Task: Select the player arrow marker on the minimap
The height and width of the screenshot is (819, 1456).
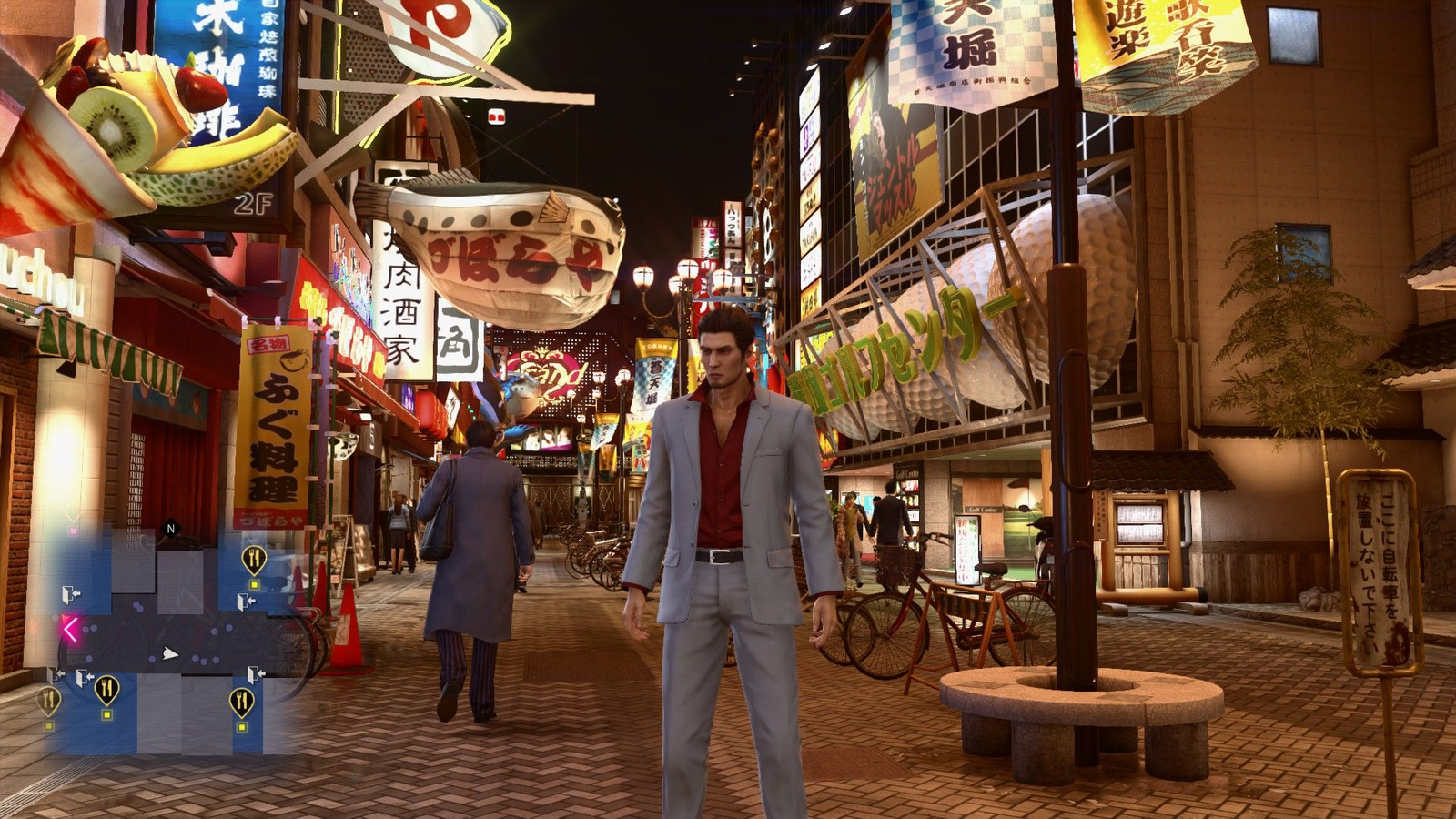Action: pos(168,653)
